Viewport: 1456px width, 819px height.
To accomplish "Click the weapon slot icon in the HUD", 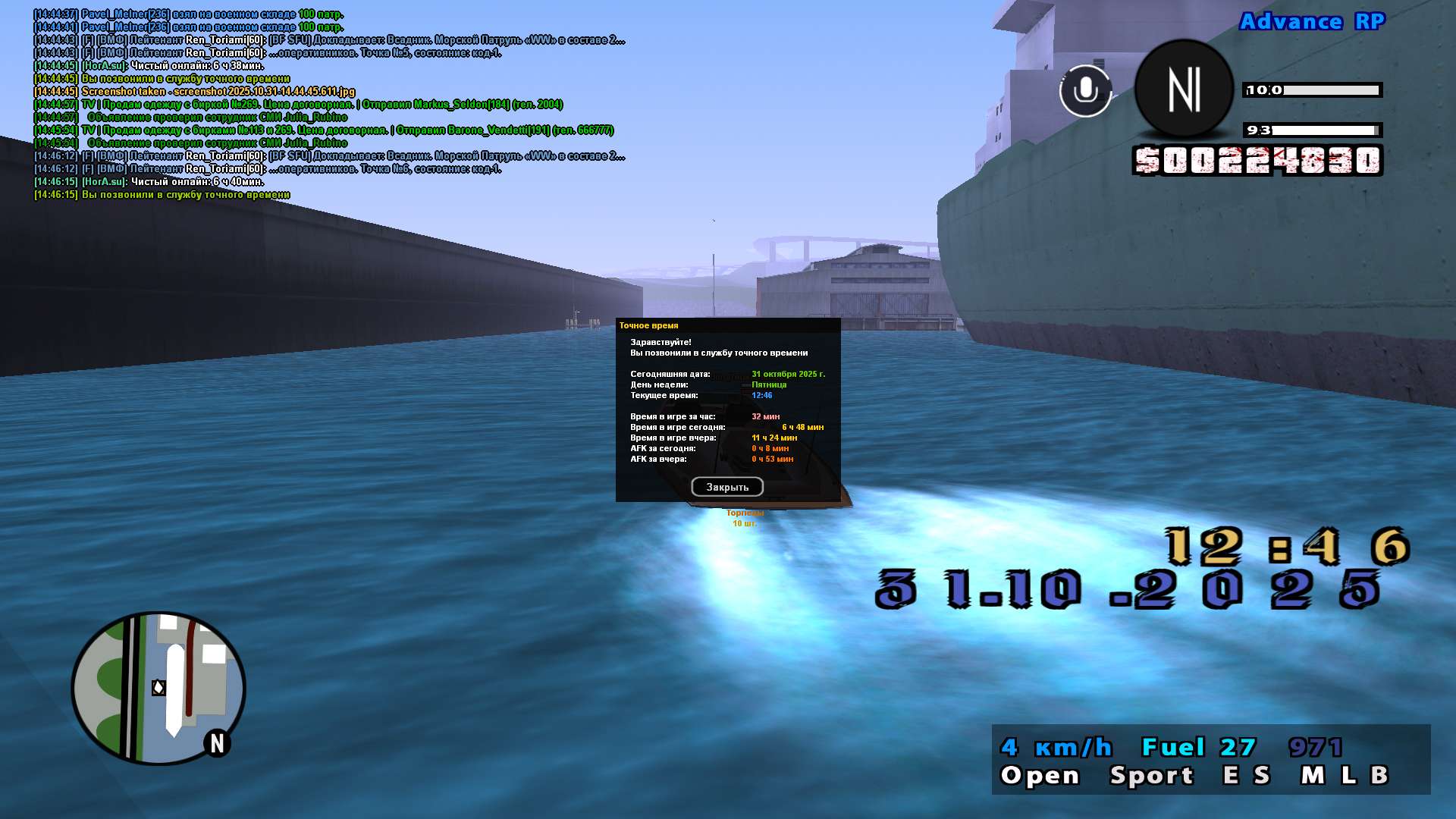I will click(1184, 89).
